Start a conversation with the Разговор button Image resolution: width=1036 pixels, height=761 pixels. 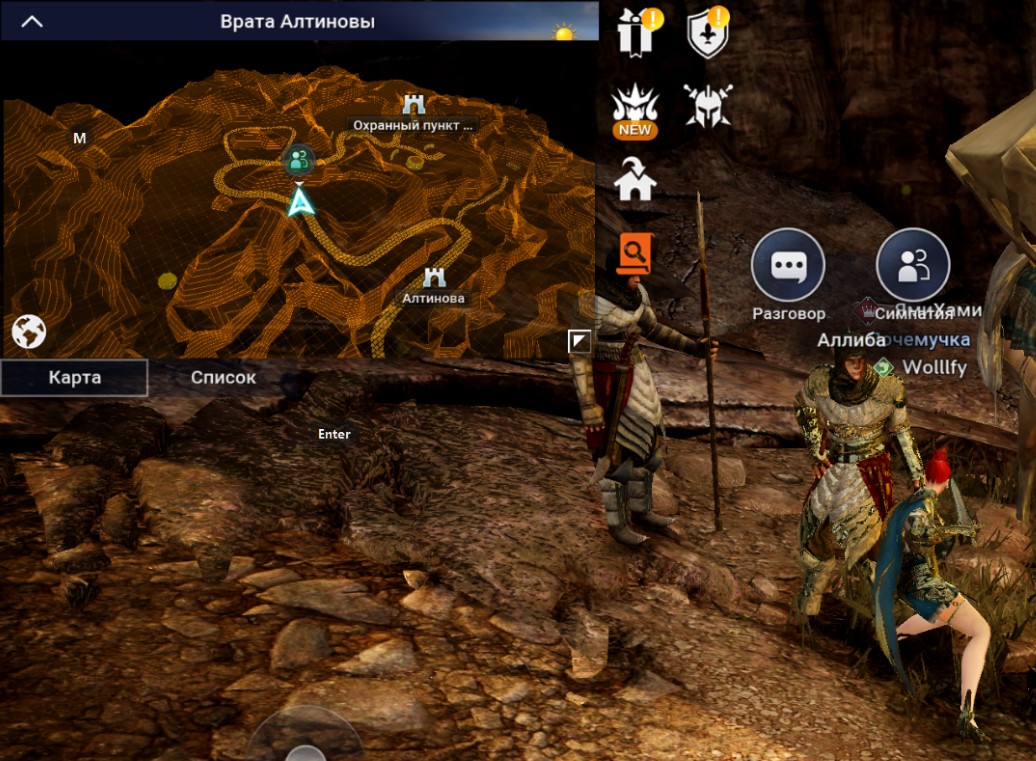[x=788, y=266]
